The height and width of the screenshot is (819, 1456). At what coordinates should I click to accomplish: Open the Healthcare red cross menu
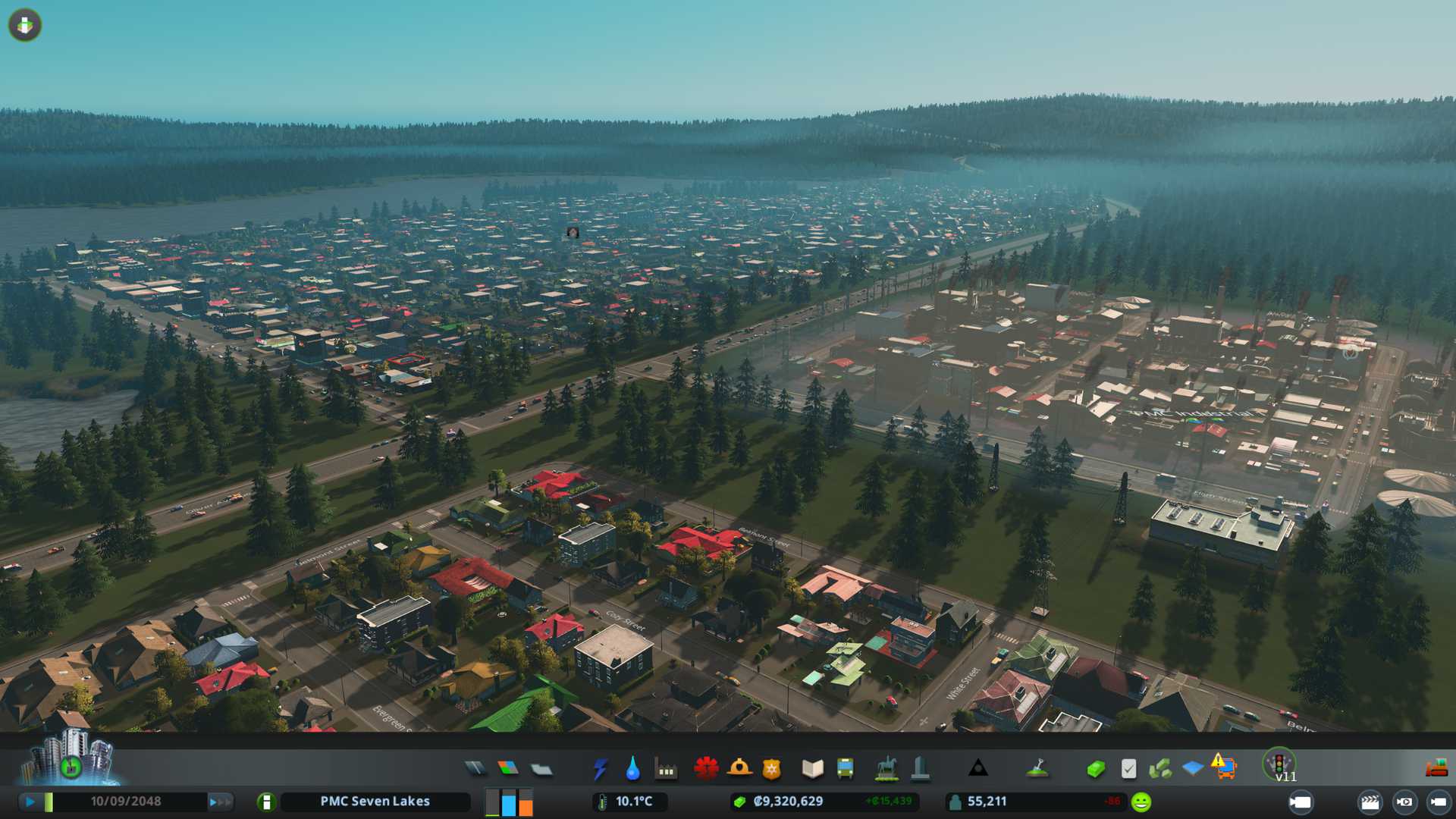(x=706, y=769)
